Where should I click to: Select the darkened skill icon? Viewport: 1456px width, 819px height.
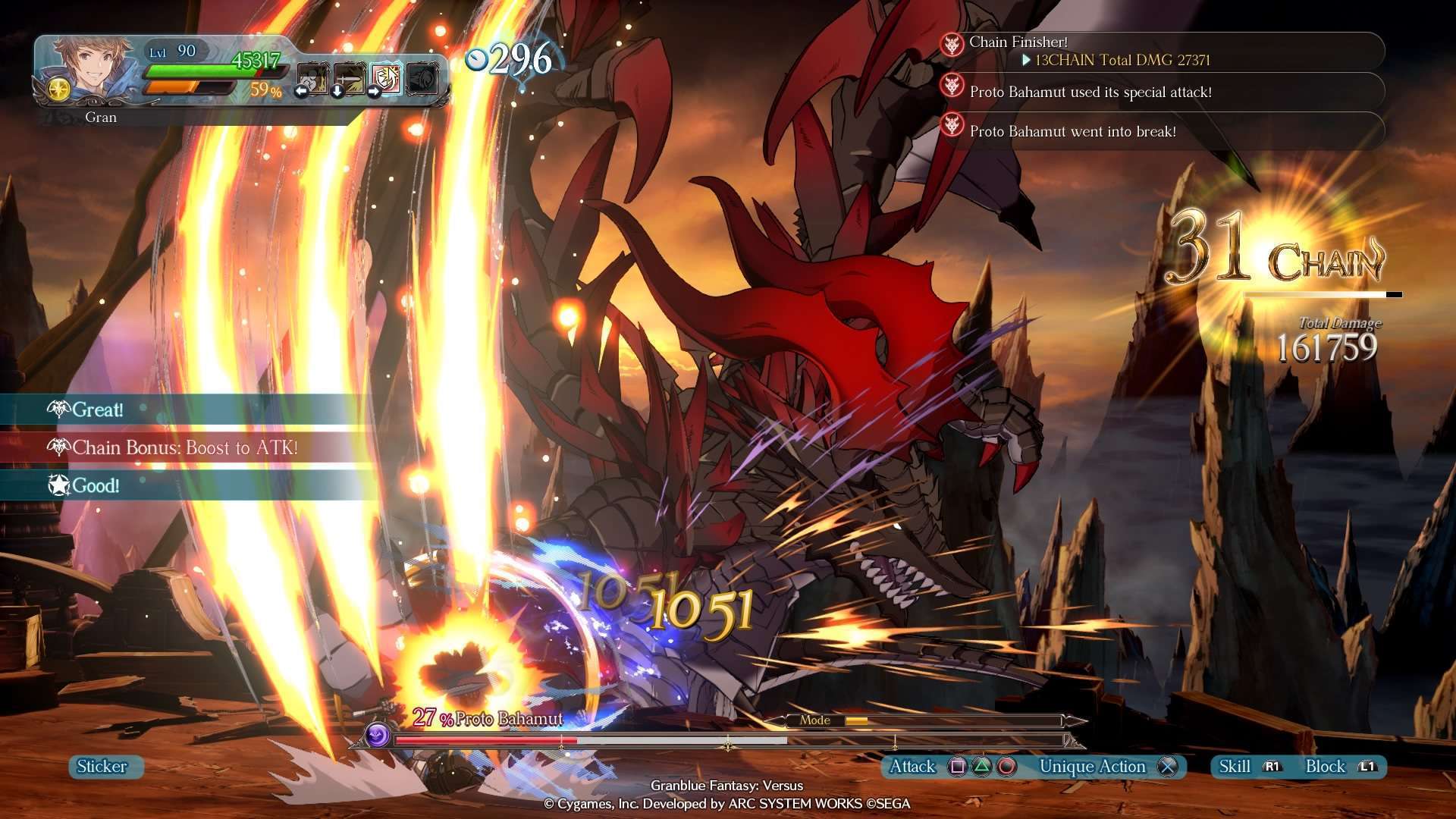pyautogui.click(x=422, y=78)
